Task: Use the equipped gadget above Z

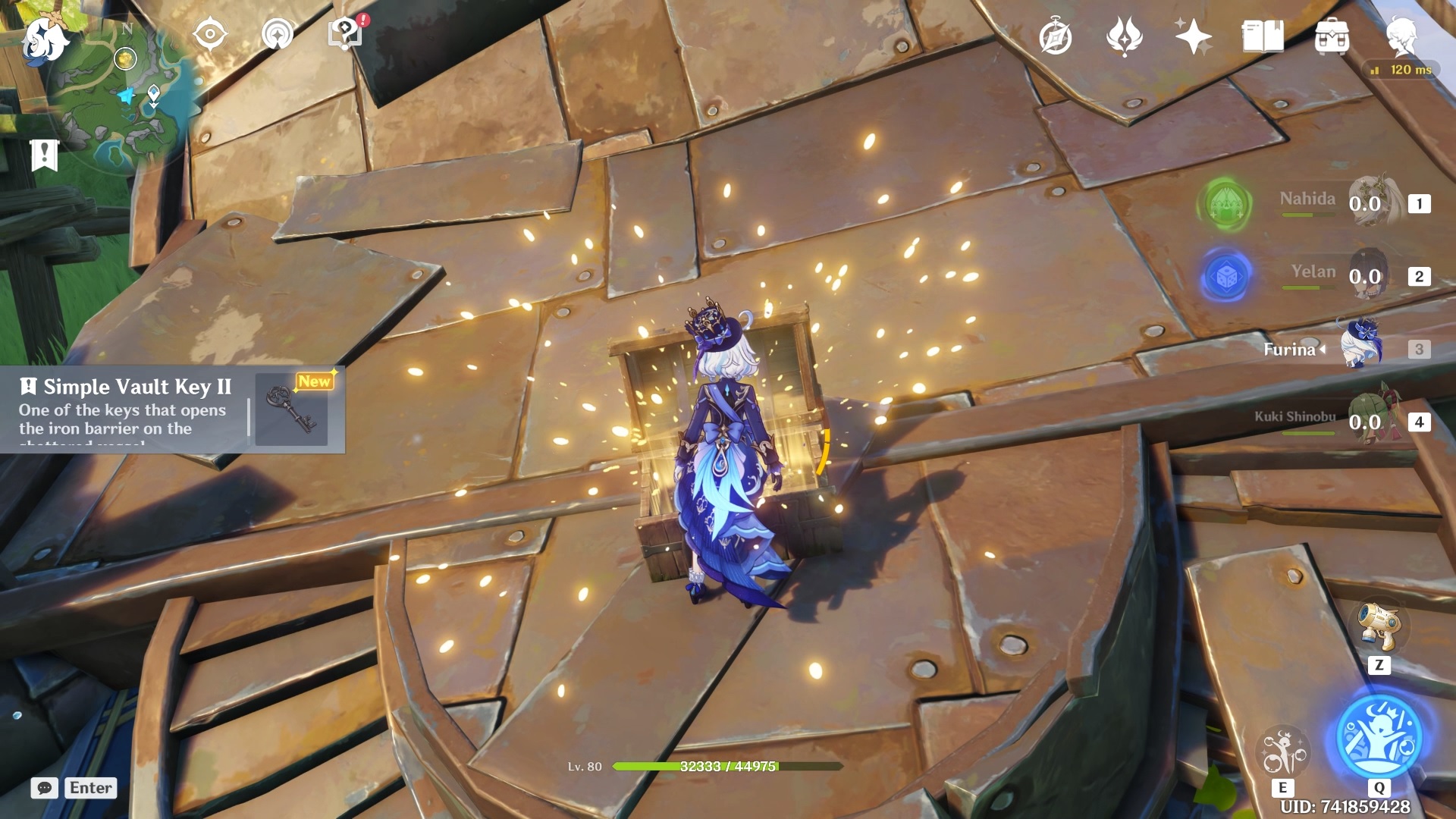Action: (1379, 627)
